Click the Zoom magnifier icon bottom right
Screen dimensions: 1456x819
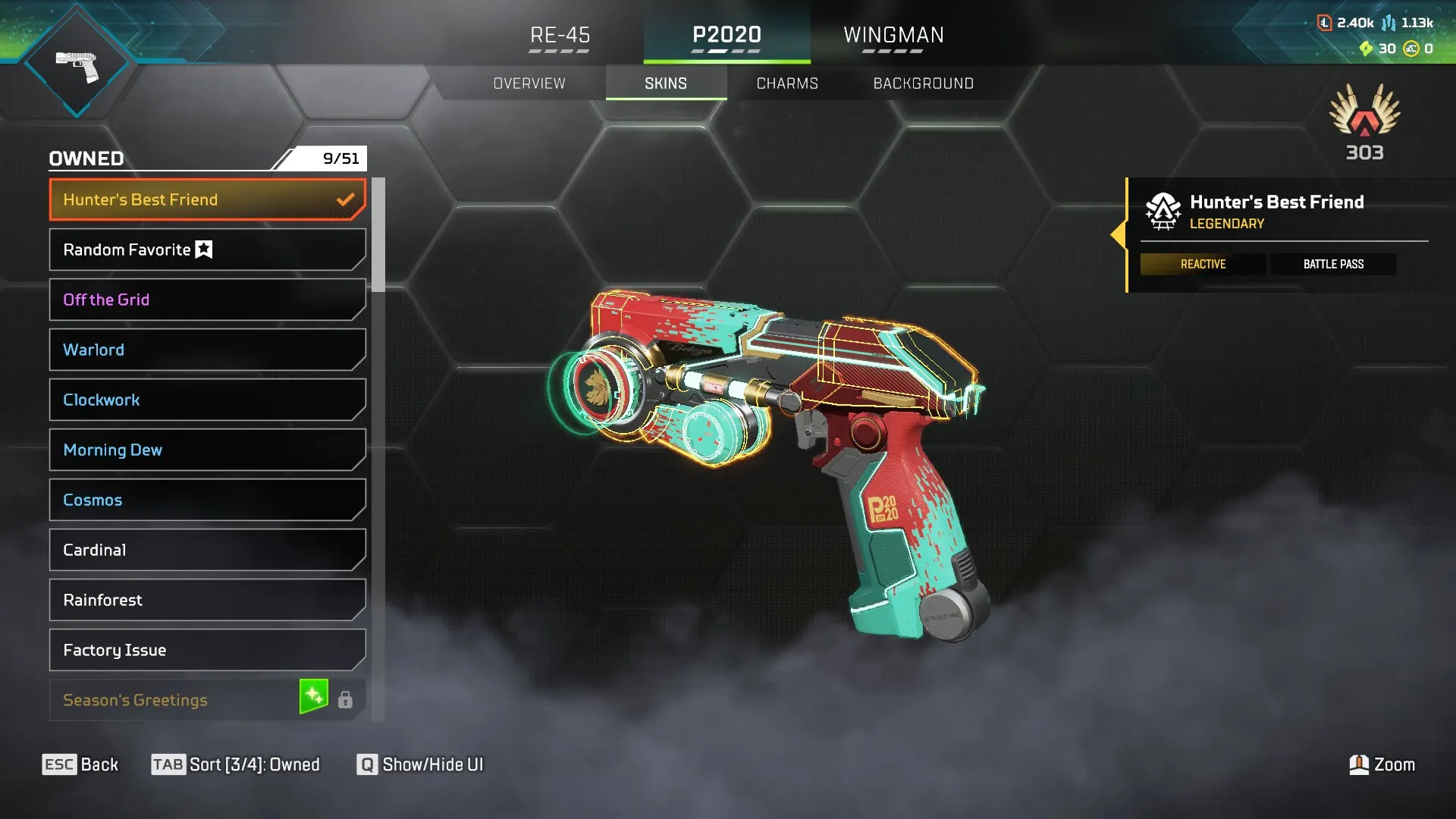click(x=1360, y=764)
